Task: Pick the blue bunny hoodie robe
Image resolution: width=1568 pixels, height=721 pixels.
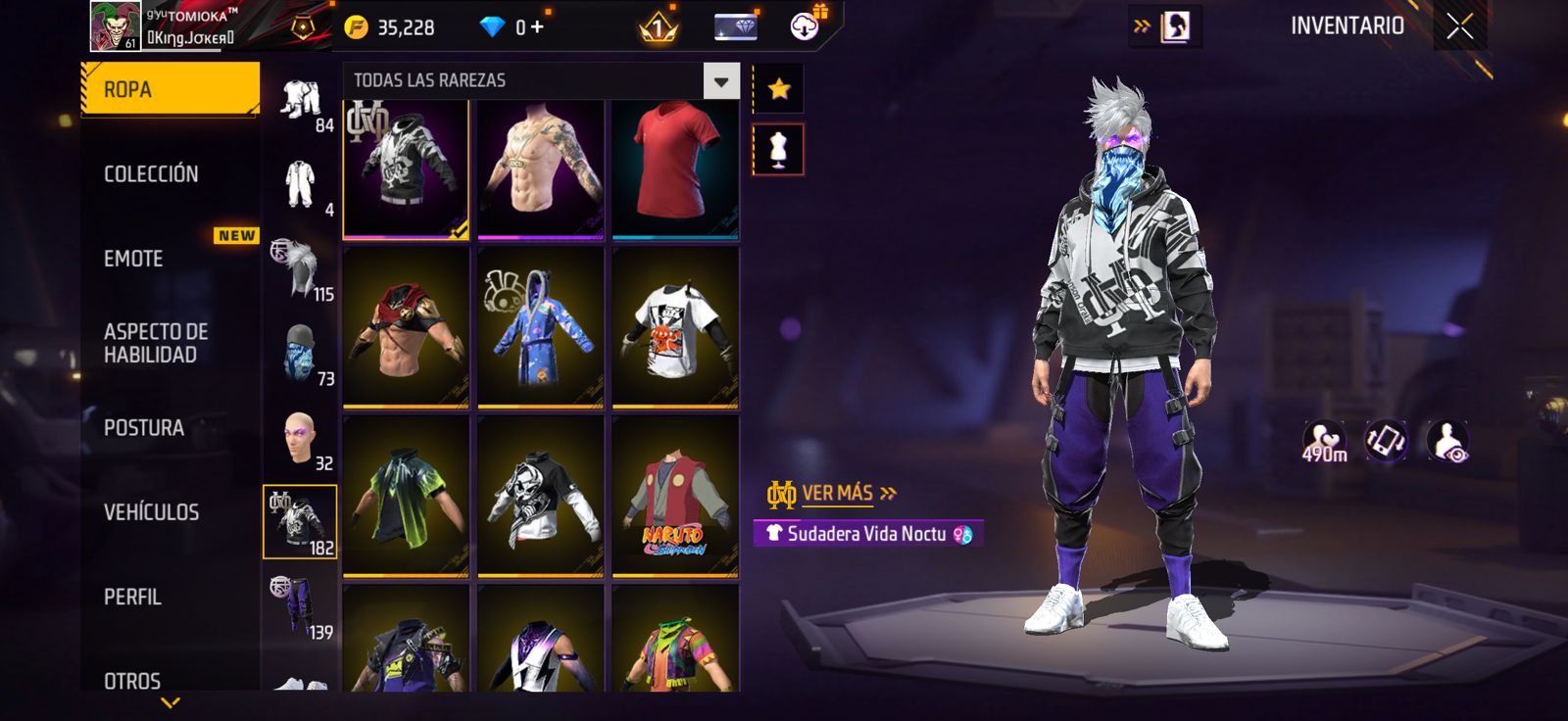Action: [x=540, y=327]
